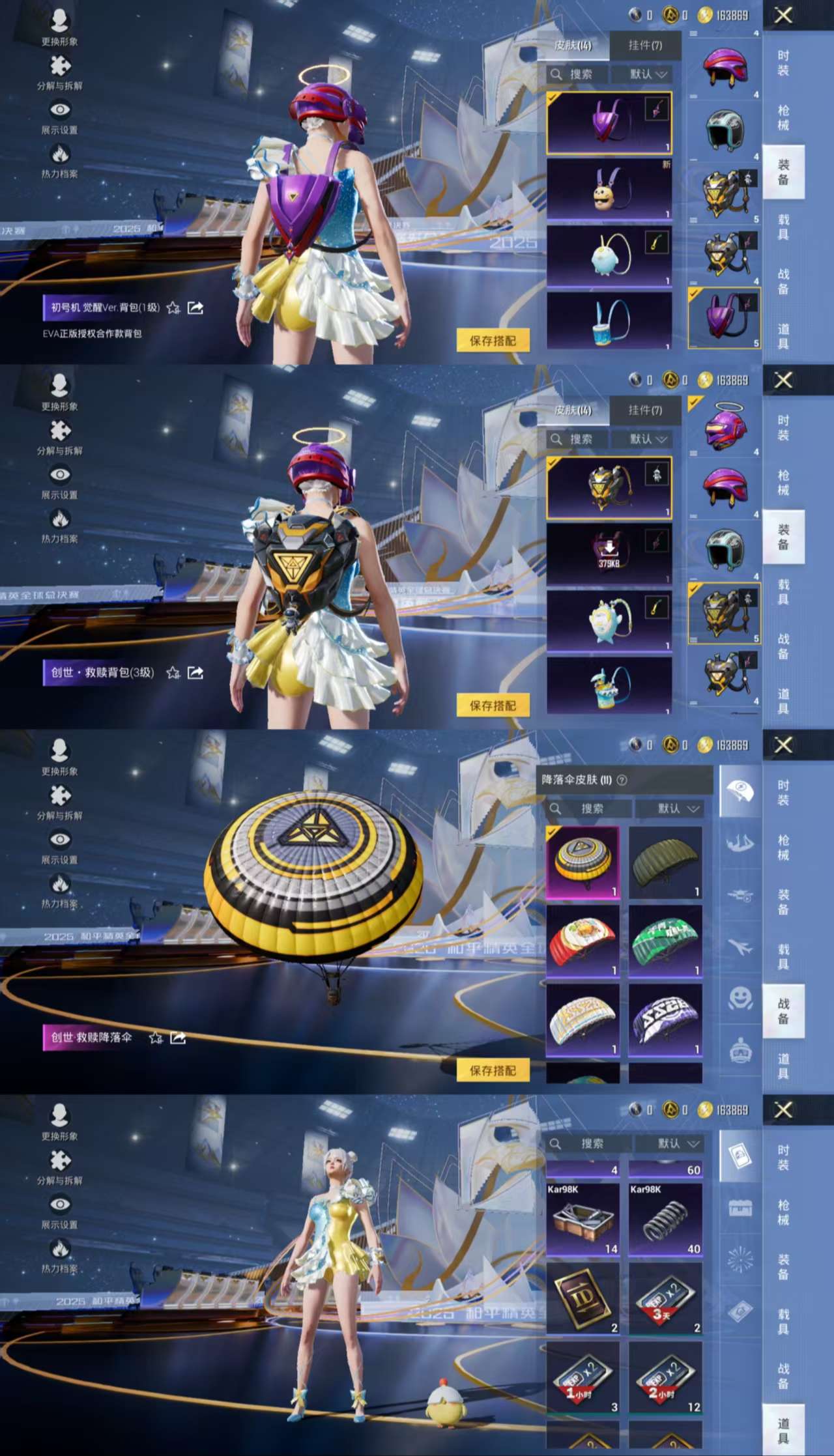
Task: Select the Kar98K spring item
Action: 665,1220
